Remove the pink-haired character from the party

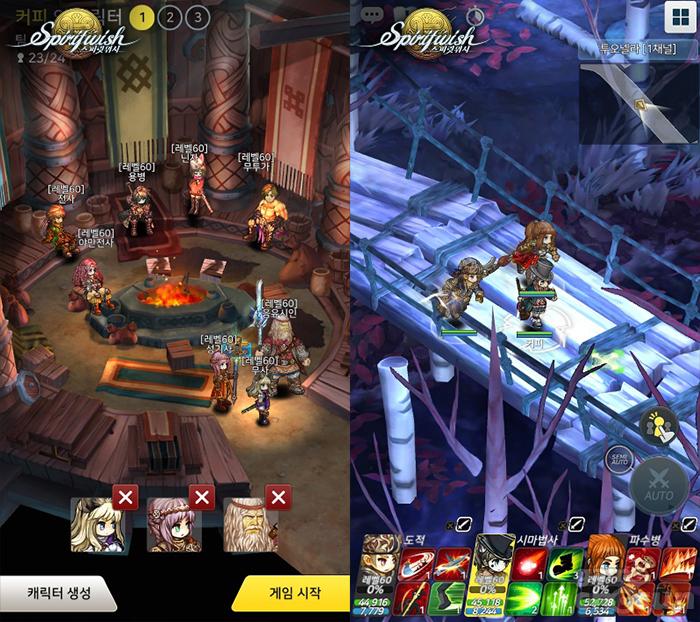point(202,497)
